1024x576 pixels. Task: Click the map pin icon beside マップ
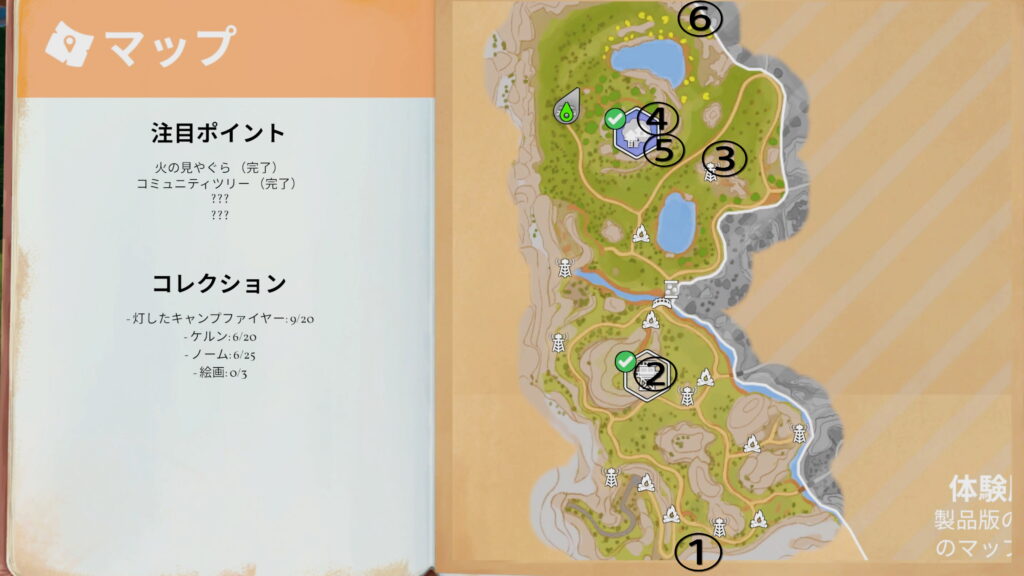pyautogui.click(x=69, y=44)
